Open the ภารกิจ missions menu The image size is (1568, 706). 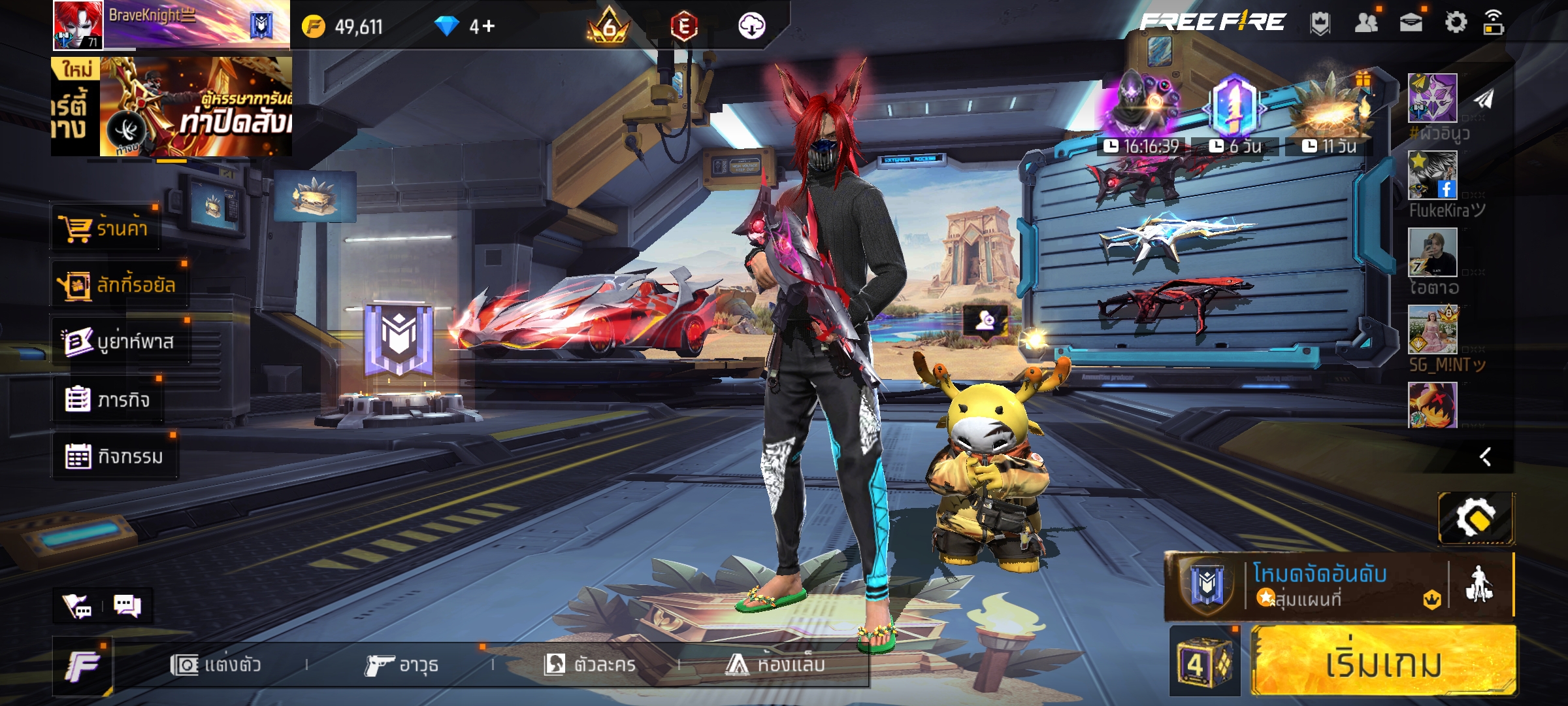click(107, 399)
